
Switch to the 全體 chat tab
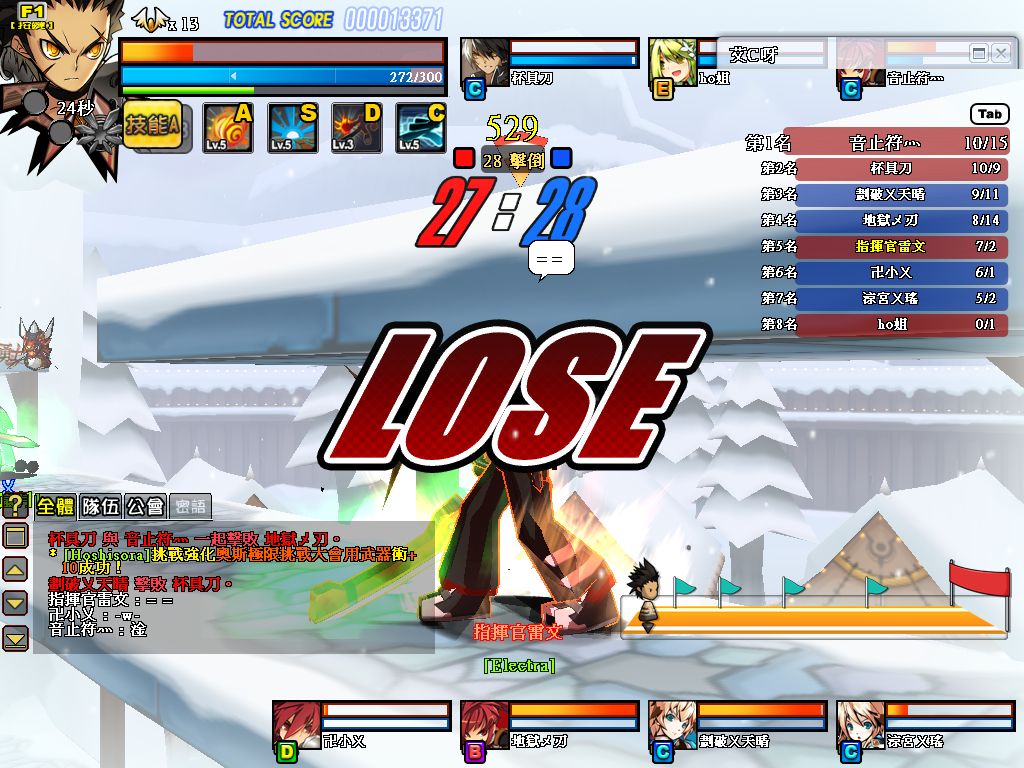[x=56, y=507]
